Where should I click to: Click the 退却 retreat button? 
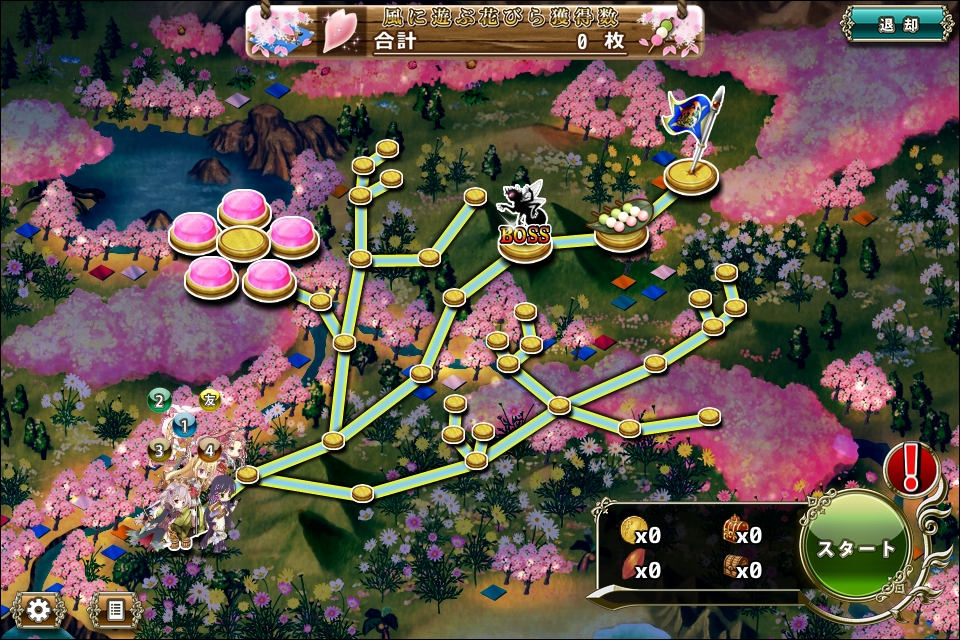click(x=895, y=24)
